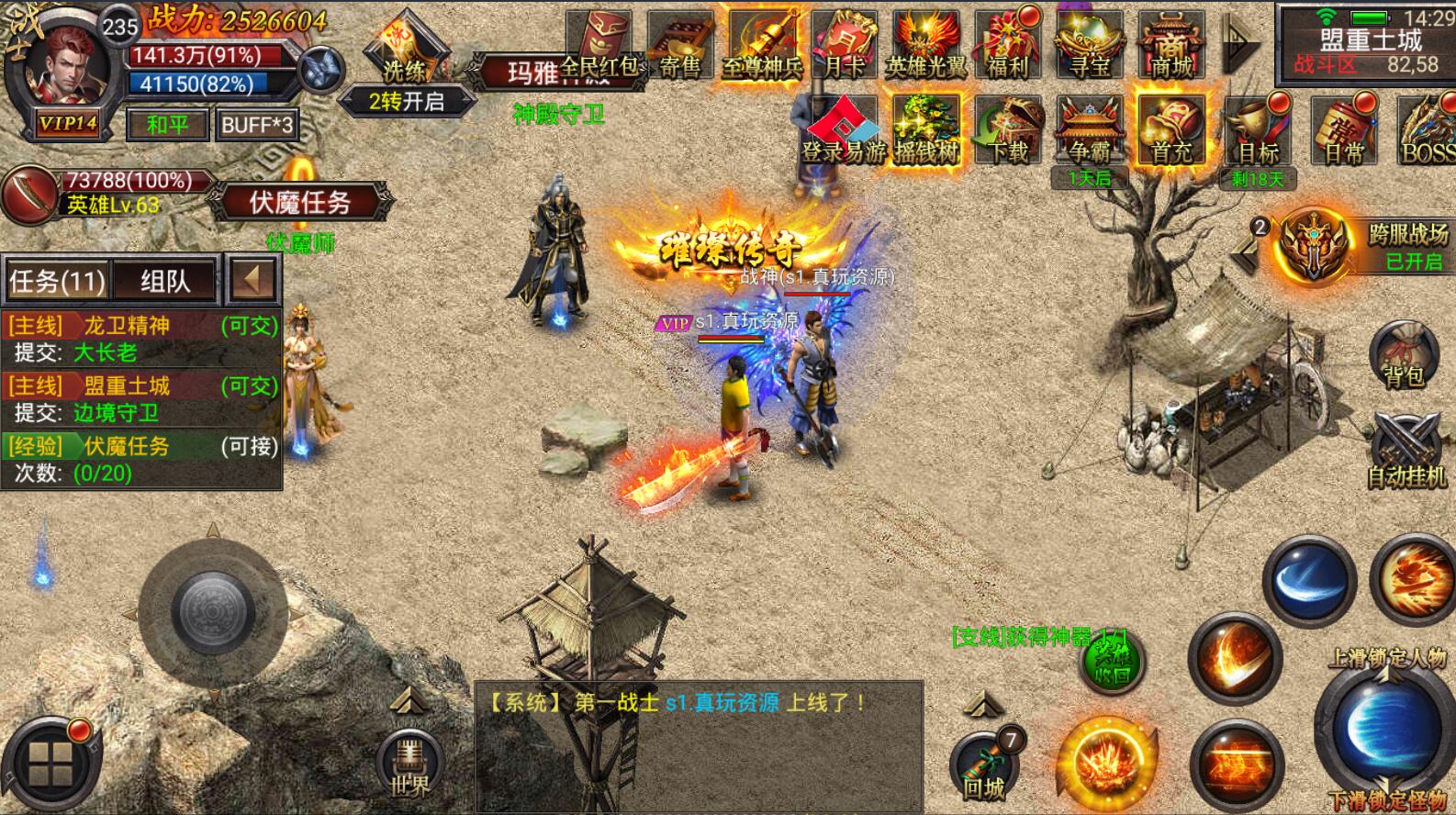Image resolution: width=1456 pixels, height=815 pixels.
Task: Click the 和平 peace mode button
Action: click(x=166, y=125)
